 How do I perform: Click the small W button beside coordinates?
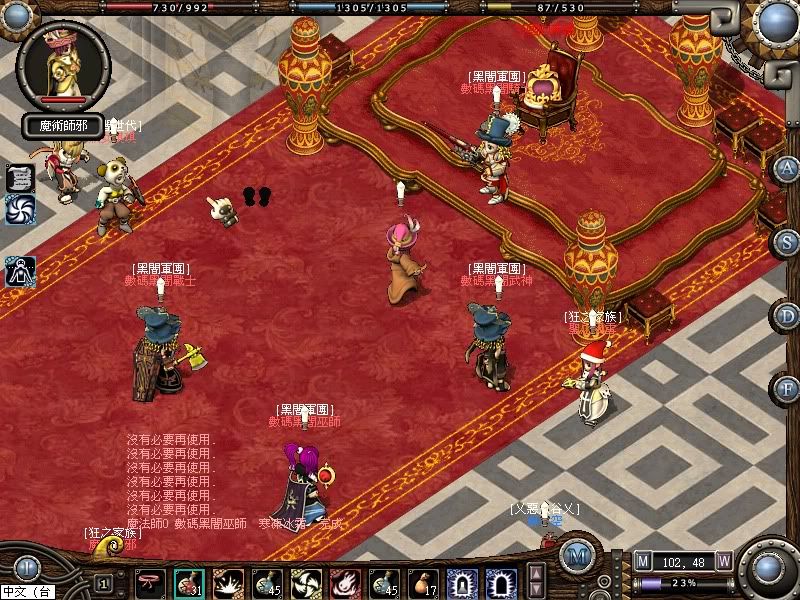click(x=723, y=562)
